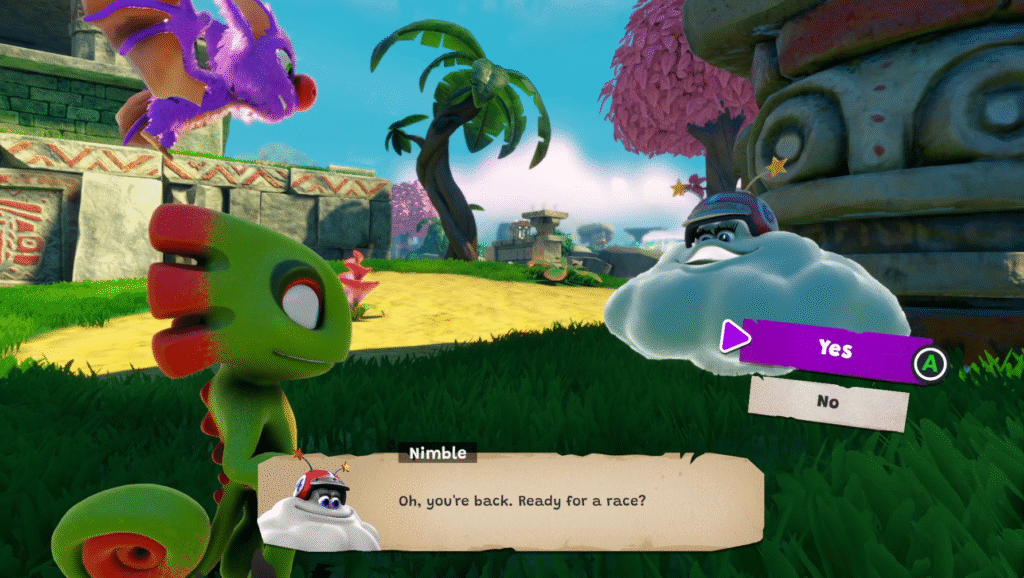Choose the Yes dialogue option
The image size is (1024, 578).
coord(834,347)
